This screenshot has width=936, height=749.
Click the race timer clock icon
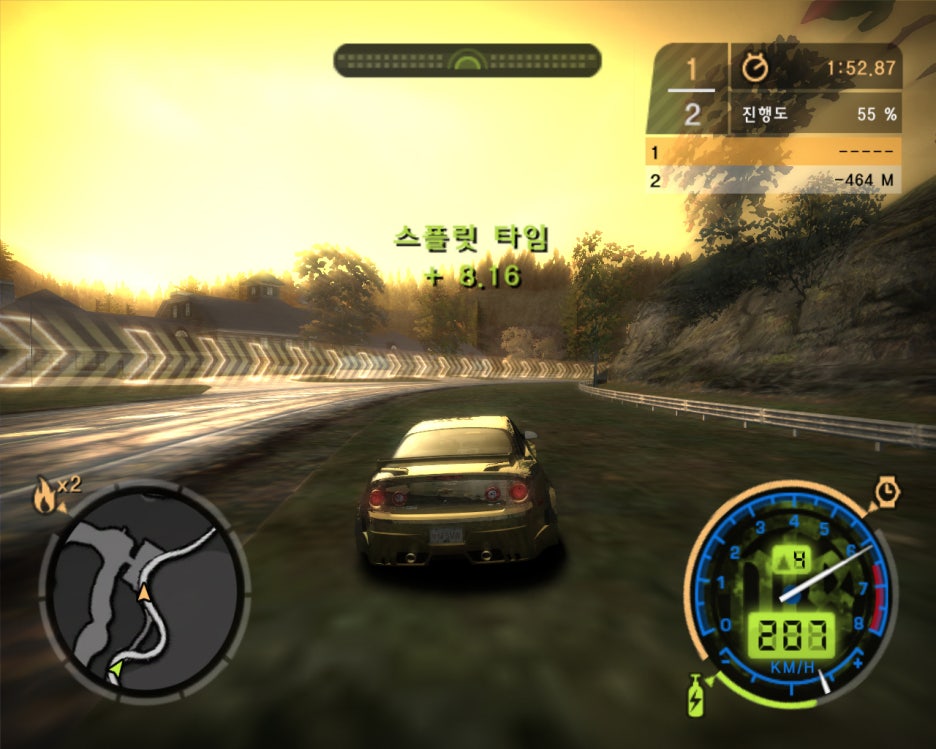[x=756, y=68]
